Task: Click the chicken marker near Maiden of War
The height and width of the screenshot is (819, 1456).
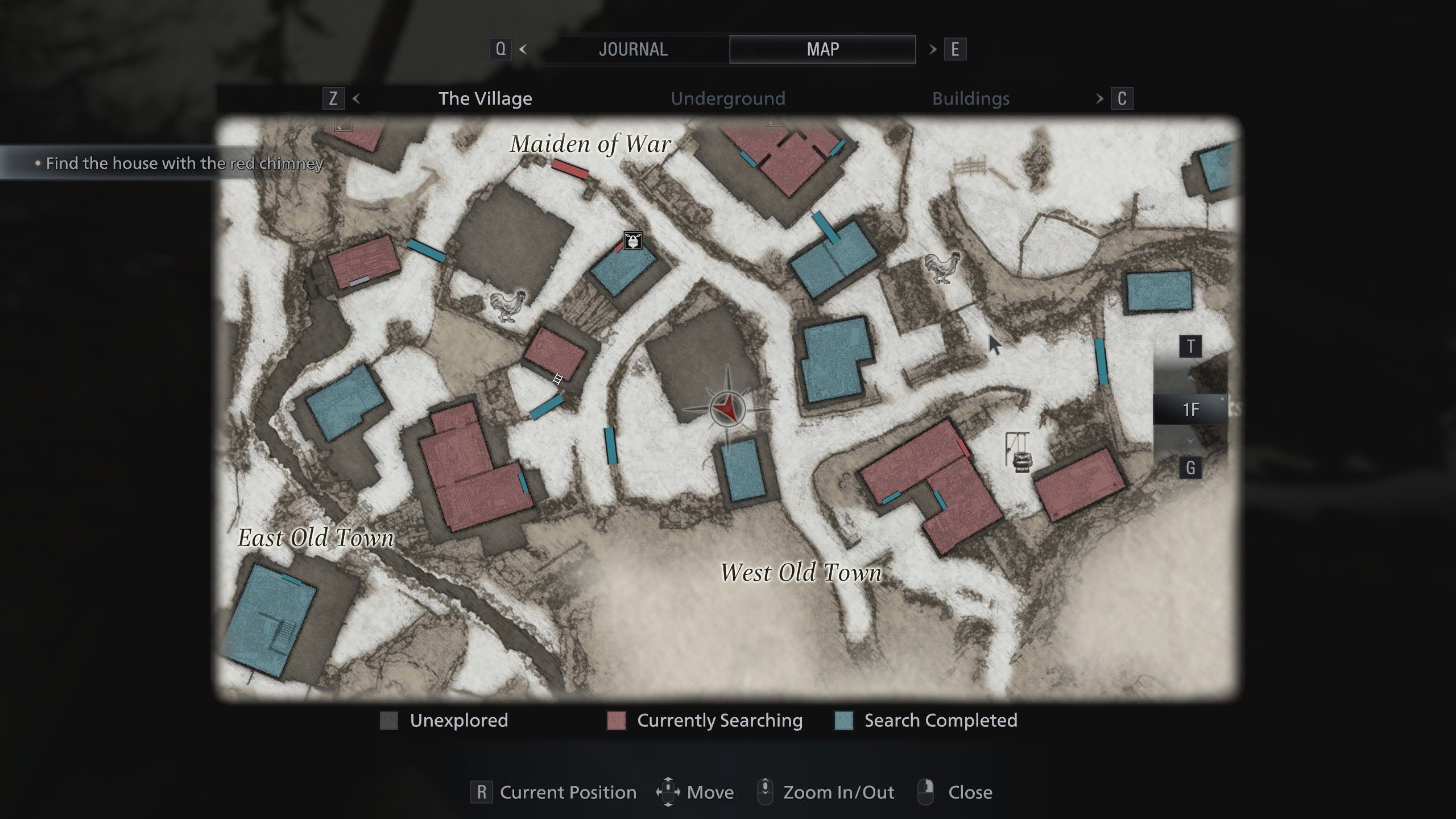Action: 508,305
